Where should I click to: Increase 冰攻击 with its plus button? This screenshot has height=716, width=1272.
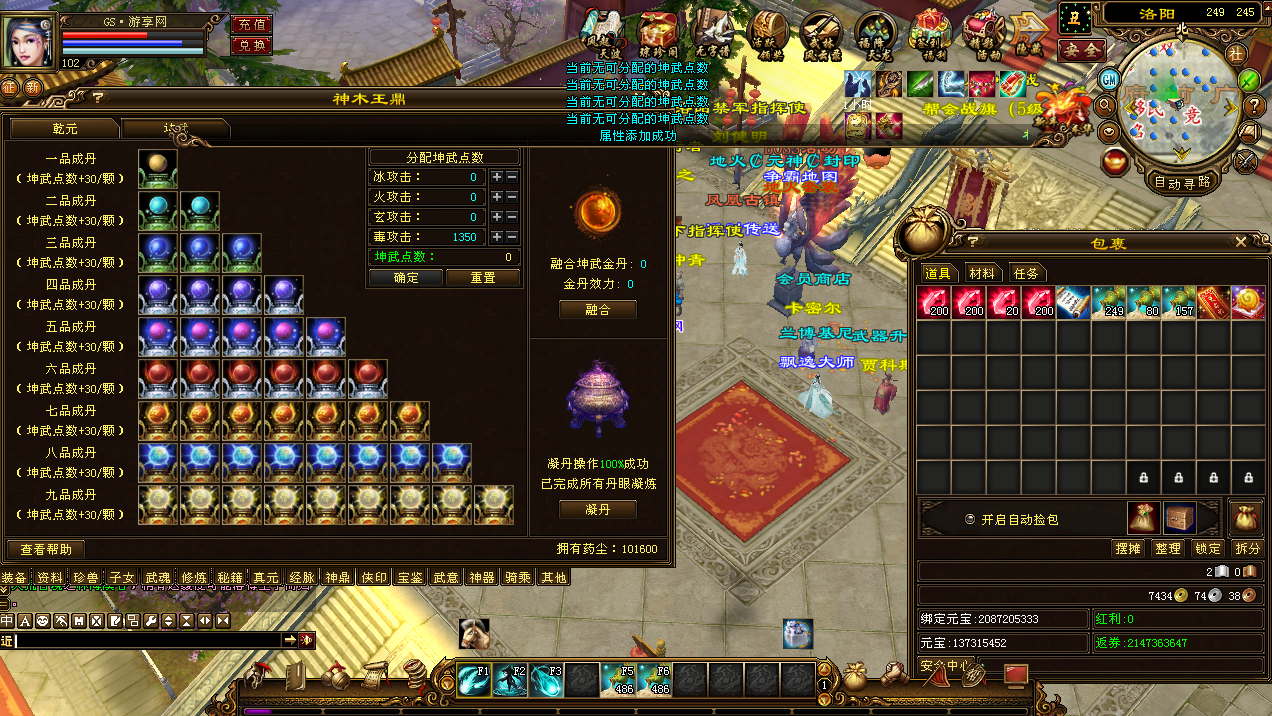pos(496,177)
